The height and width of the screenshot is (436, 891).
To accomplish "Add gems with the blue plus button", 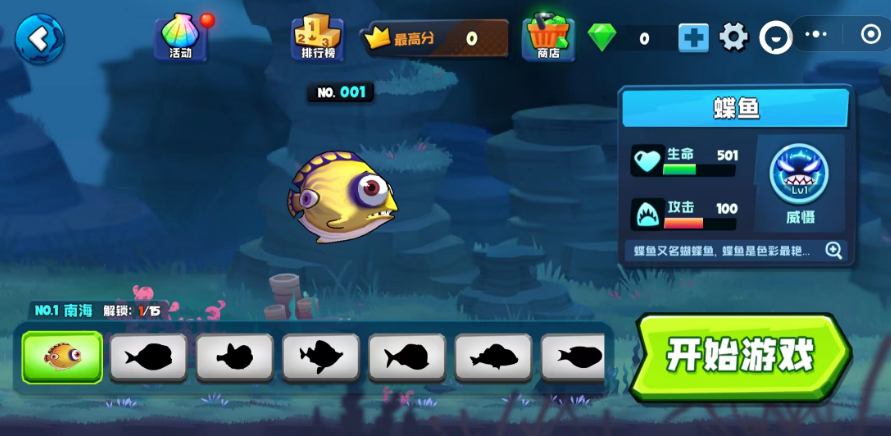I will pyautogui.click(x=693, y=38).
